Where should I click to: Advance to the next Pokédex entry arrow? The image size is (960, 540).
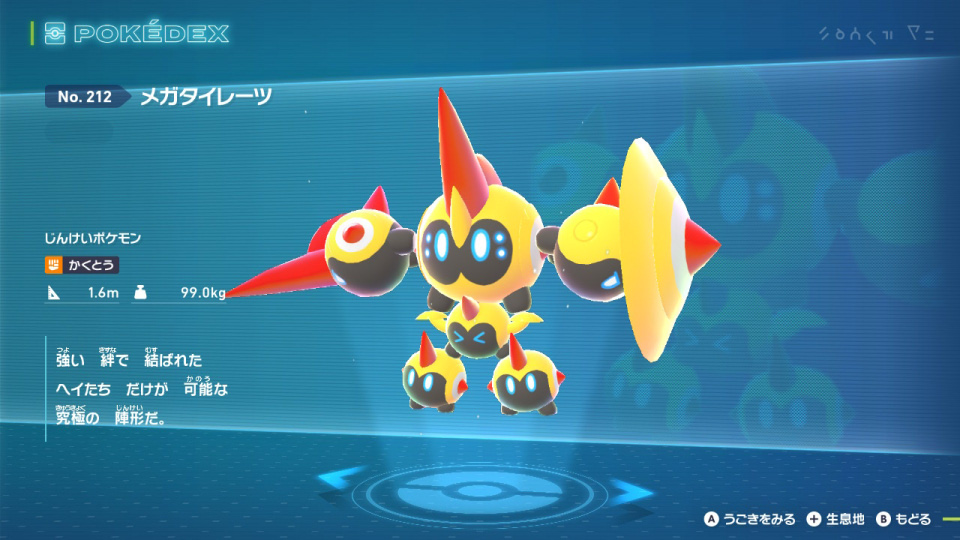632,491
